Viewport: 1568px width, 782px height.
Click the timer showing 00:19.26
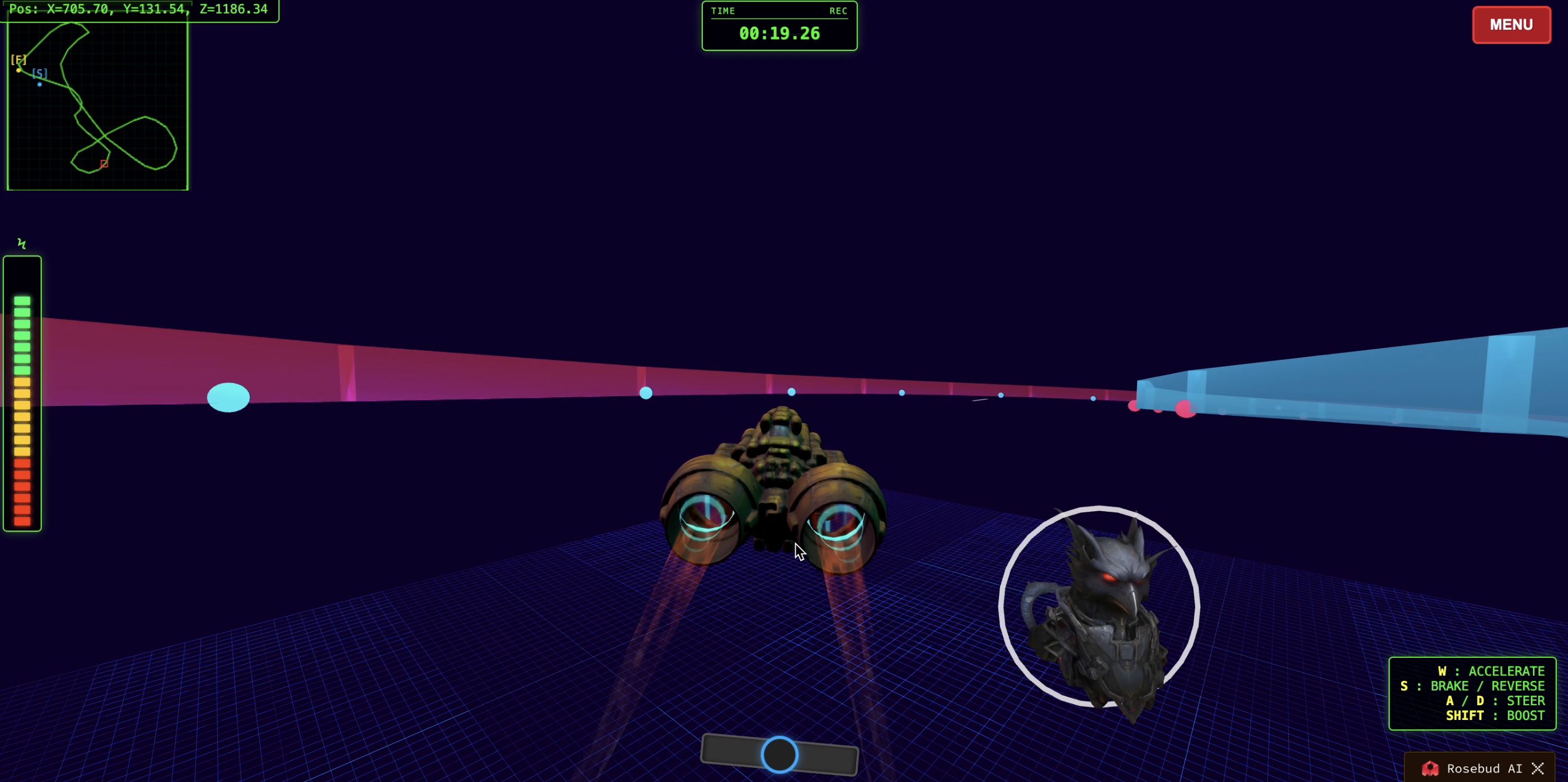(x=779, y=33)
